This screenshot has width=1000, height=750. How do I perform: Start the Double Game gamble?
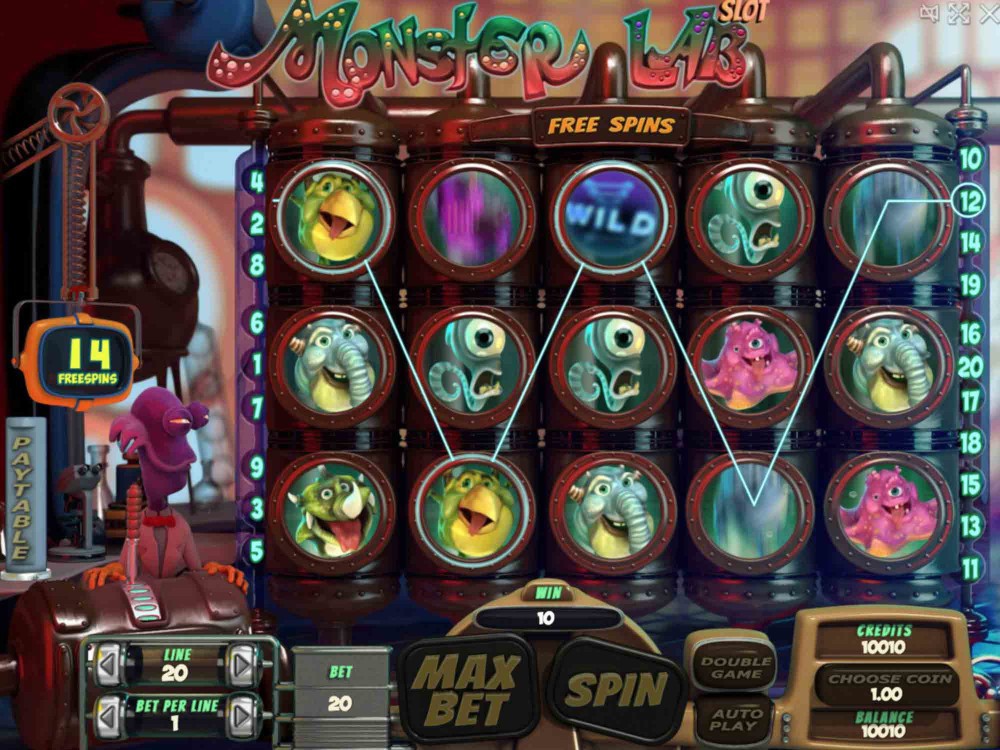tap(735, 667)
